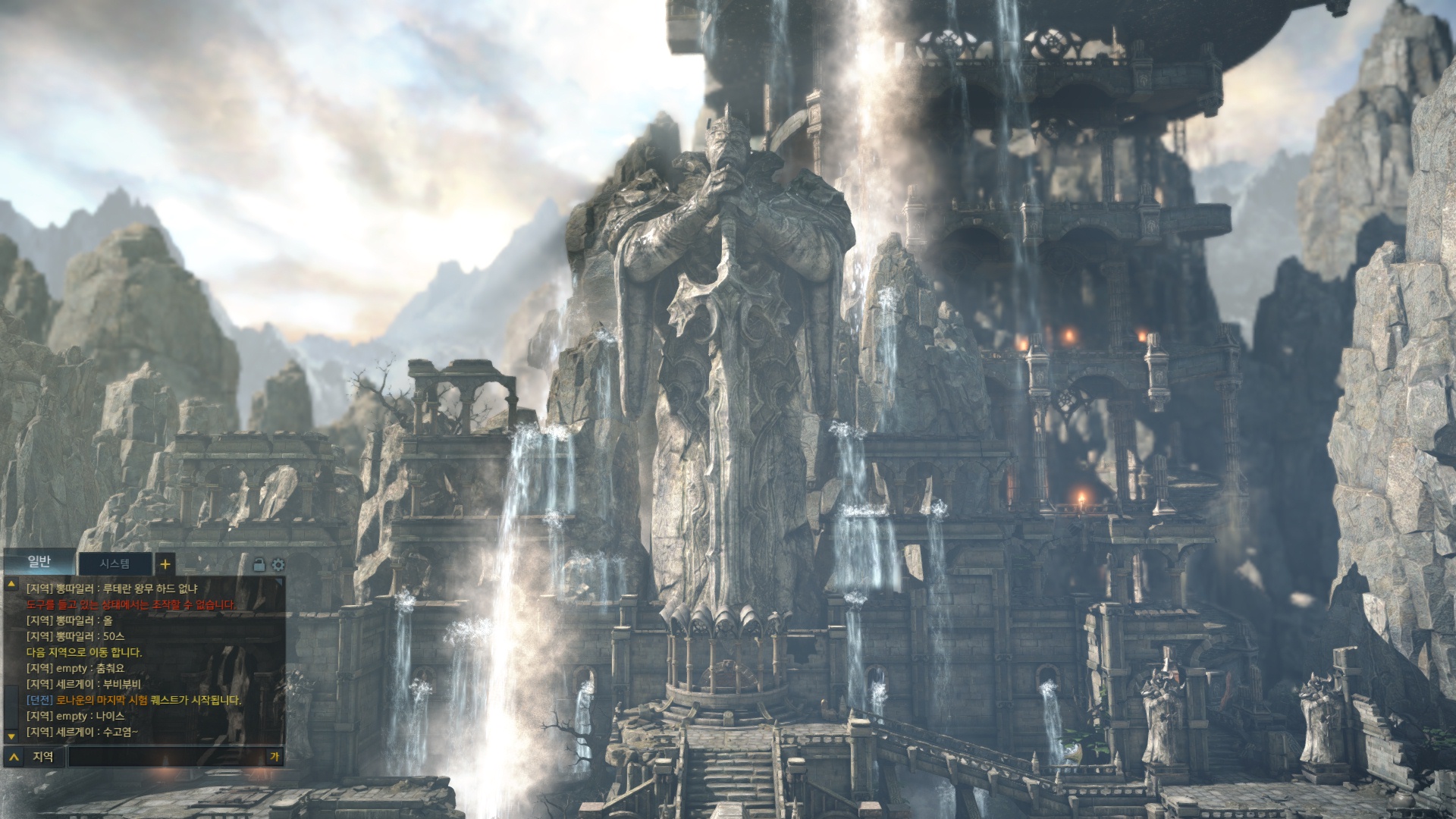Switch to the 일반 chat tab
This screenshot has height=819, width=1456.
pos(39,562)
